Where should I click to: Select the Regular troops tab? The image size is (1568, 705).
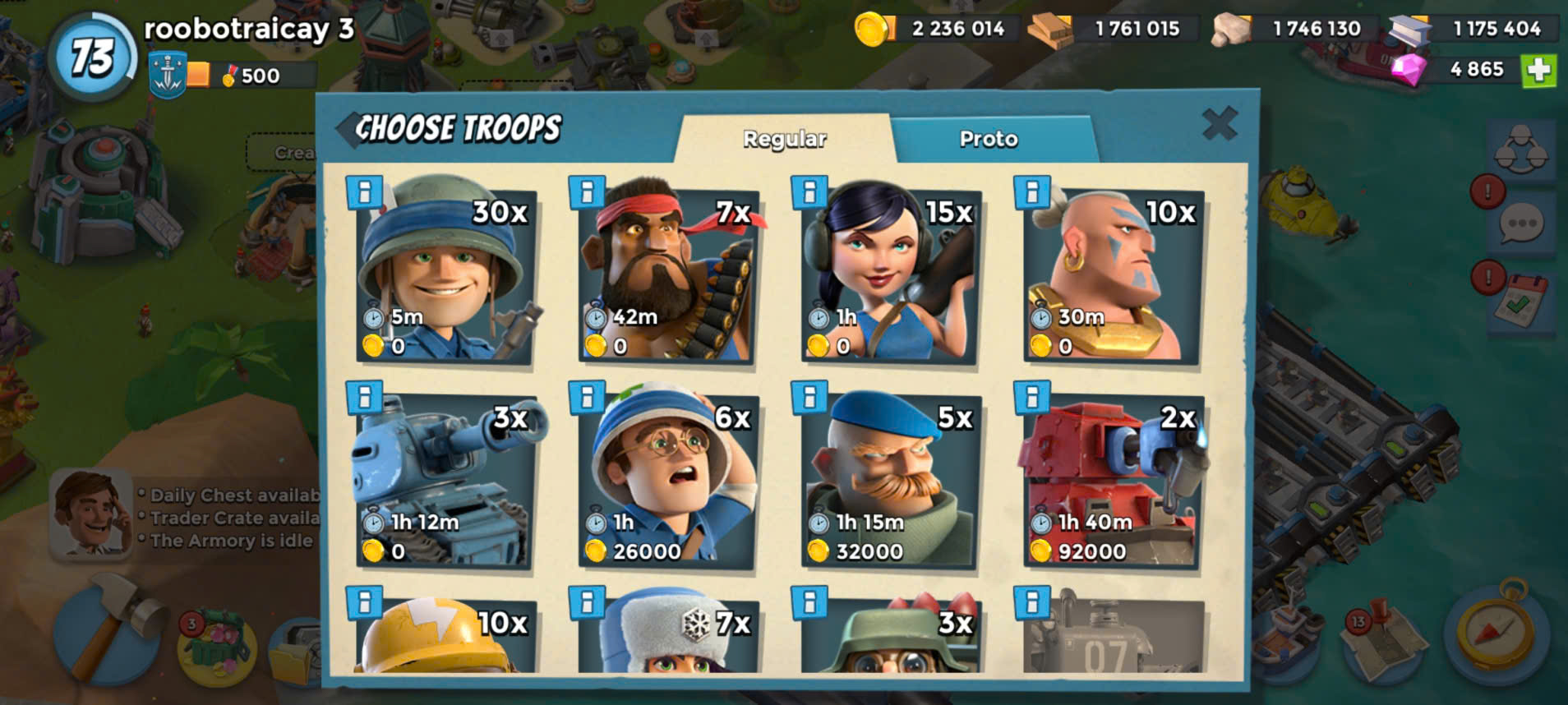[x=784, y=138]
